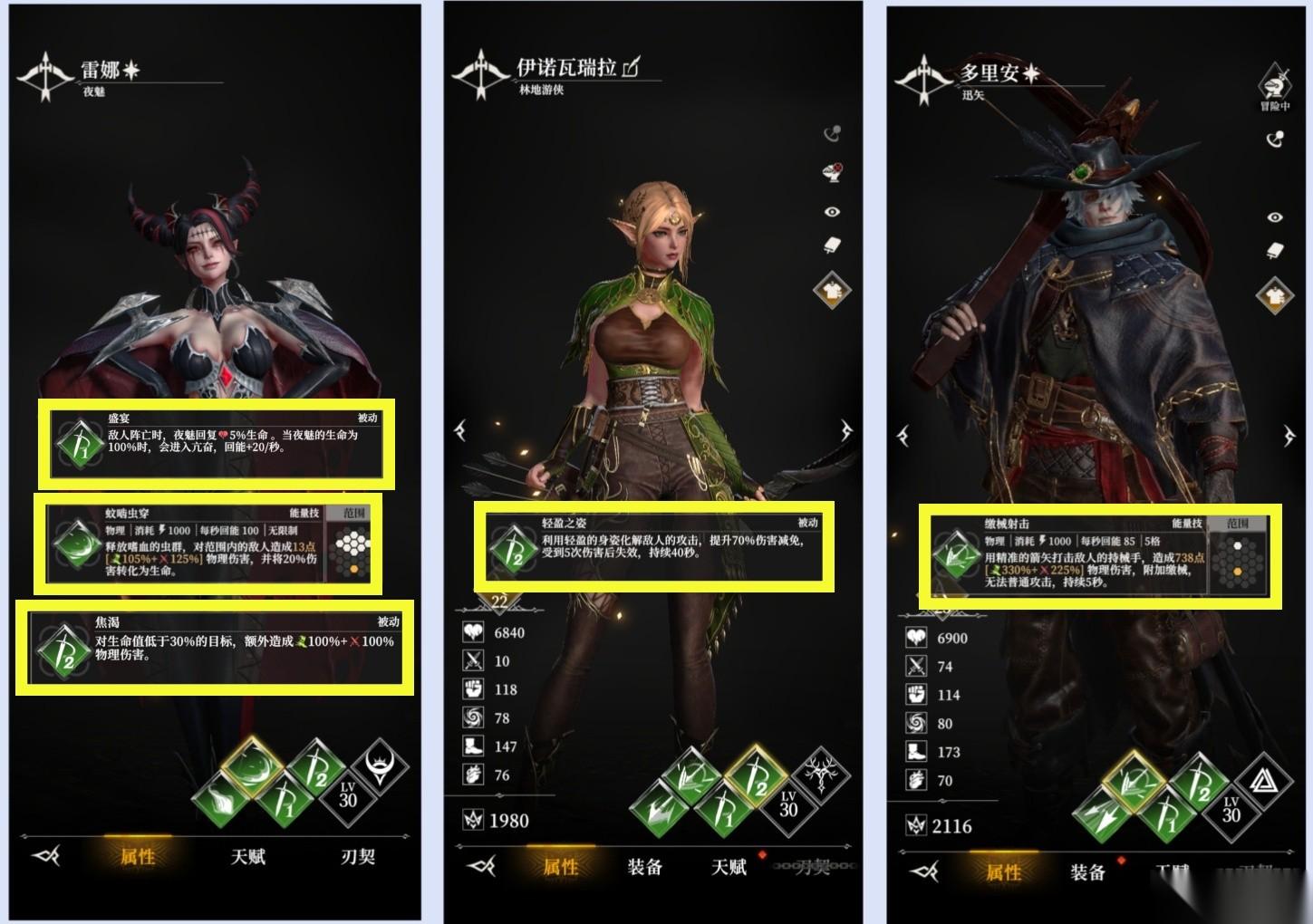The width and height of the screenshot is (1313, 924).
Task: Open the shirt outfit icon on 多里安's screen
Action: pos(1275,294)
